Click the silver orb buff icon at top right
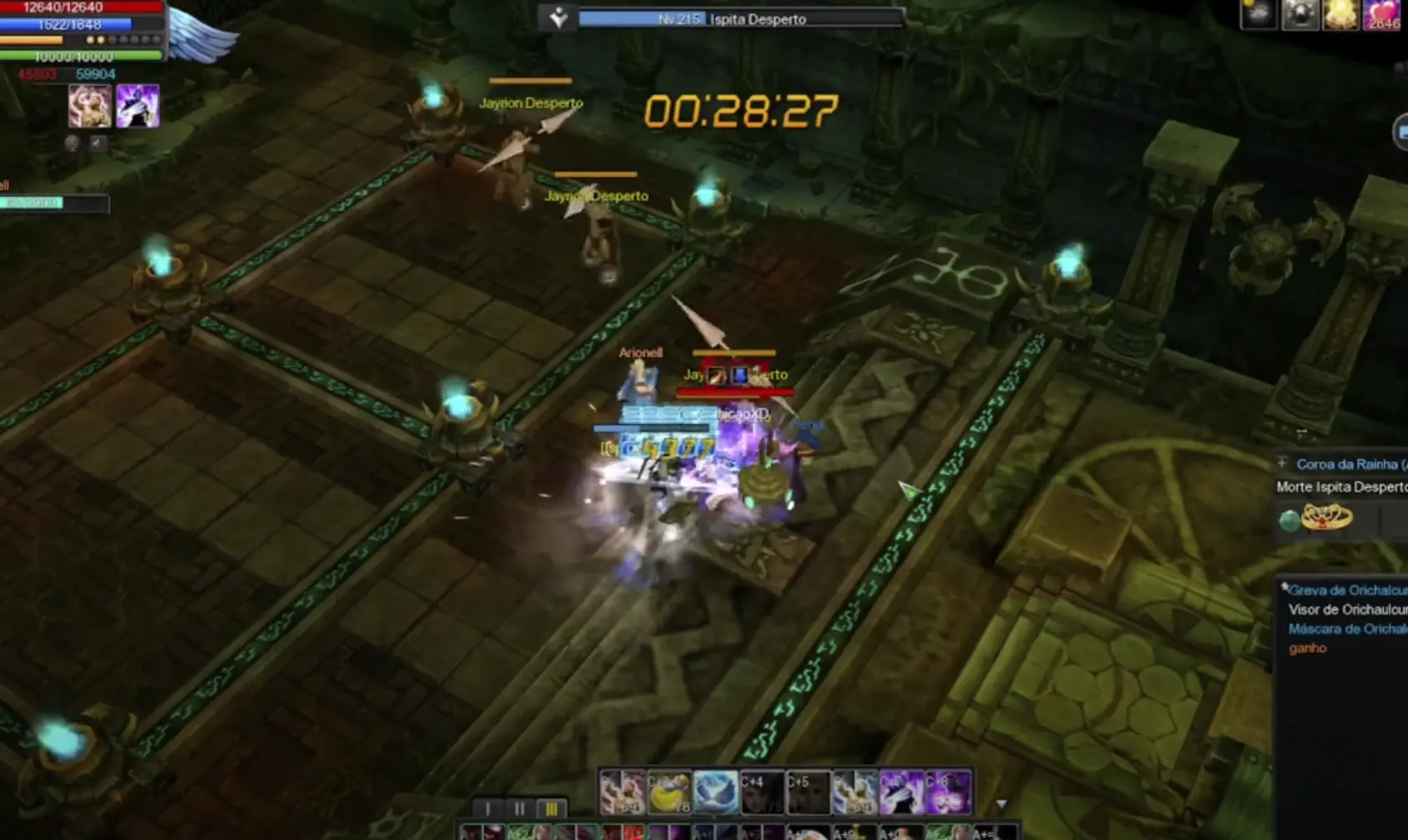The height and width of the screenshot is (840, 1408). click(1299, 13)
